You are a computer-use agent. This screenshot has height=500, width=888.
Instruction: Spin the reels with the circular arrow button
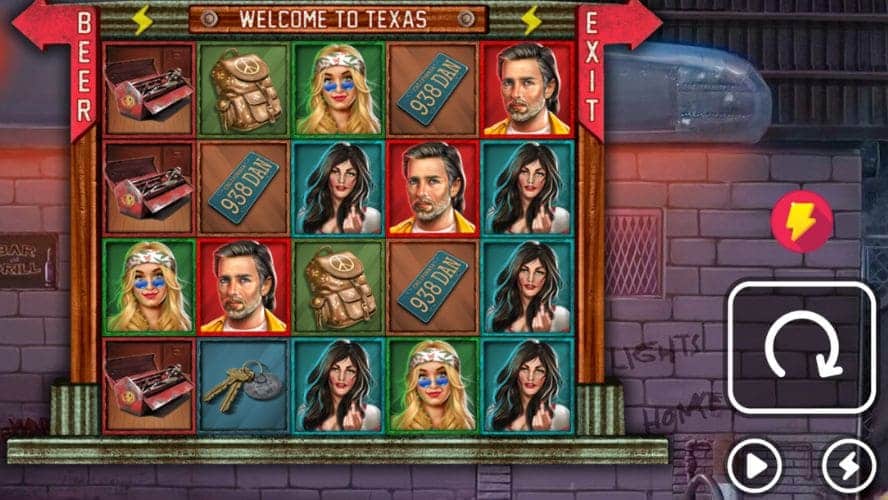802,348
